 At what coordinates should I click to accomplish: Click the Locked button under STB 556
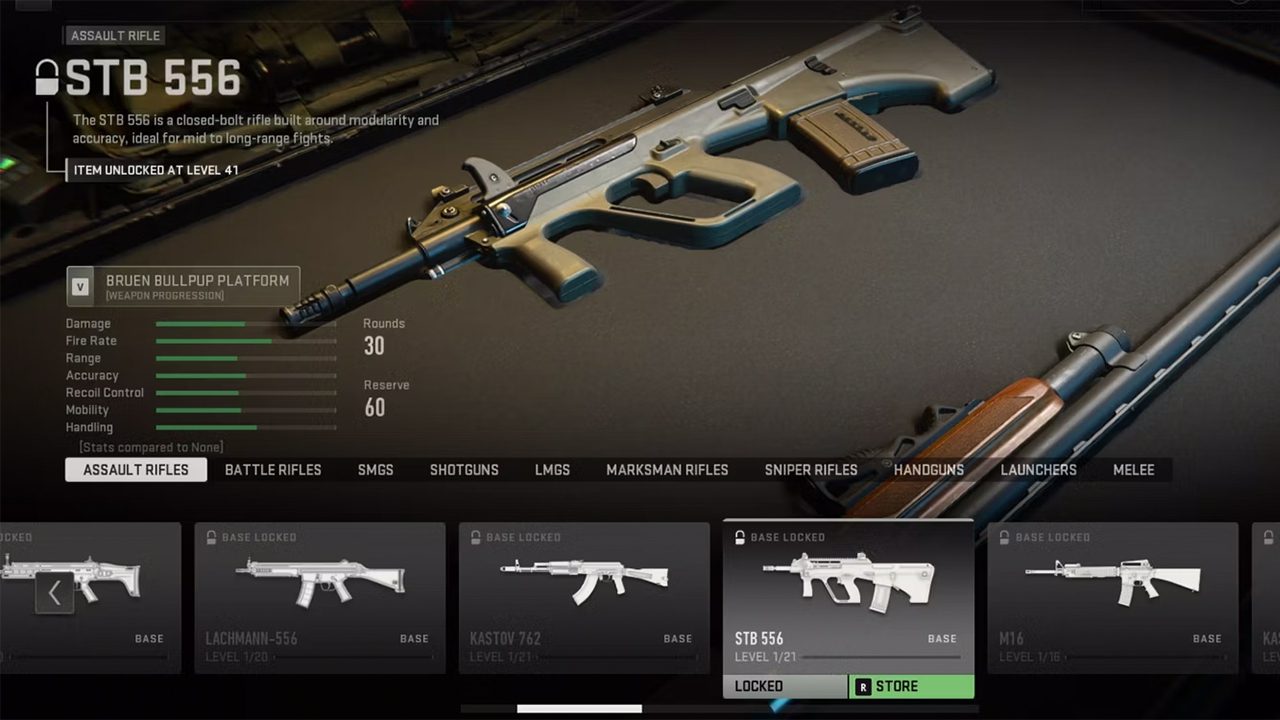[x=785, y=687]
